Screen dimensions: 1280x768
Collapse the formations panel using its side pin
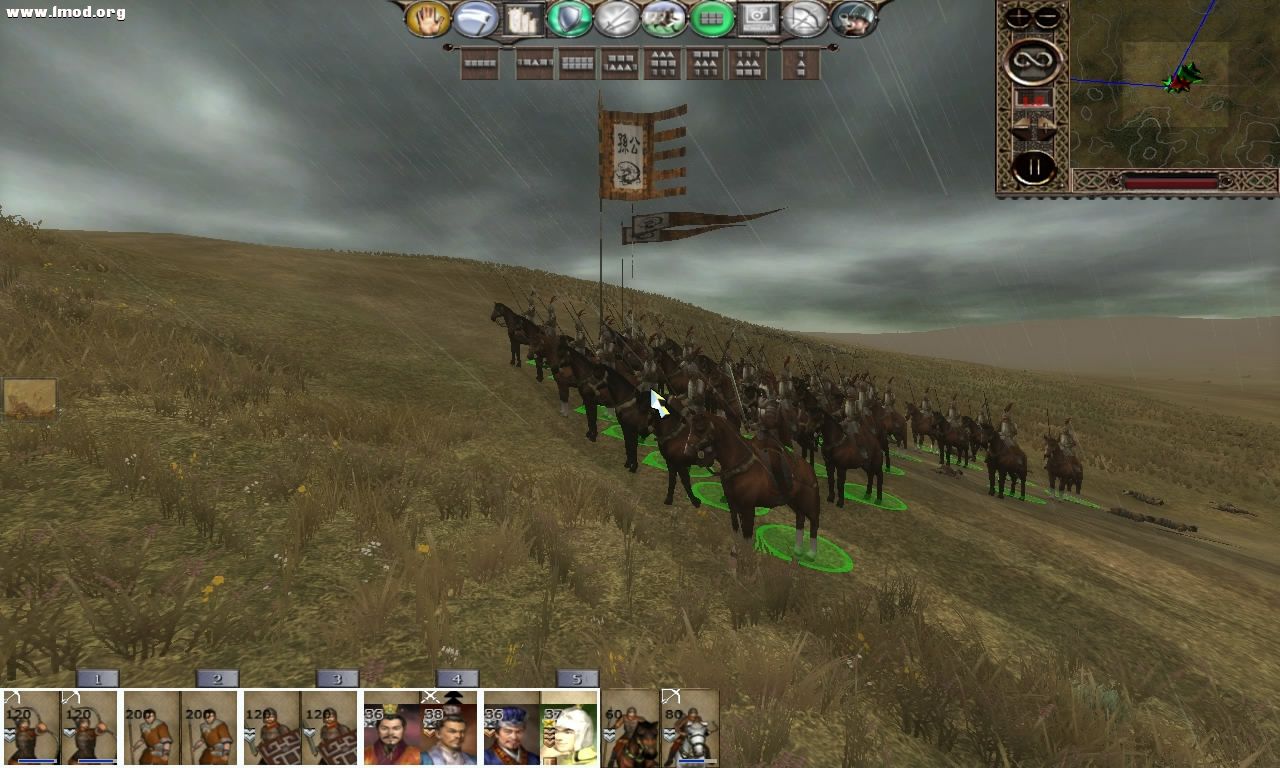pyautogui.click(x=449, y=47)
